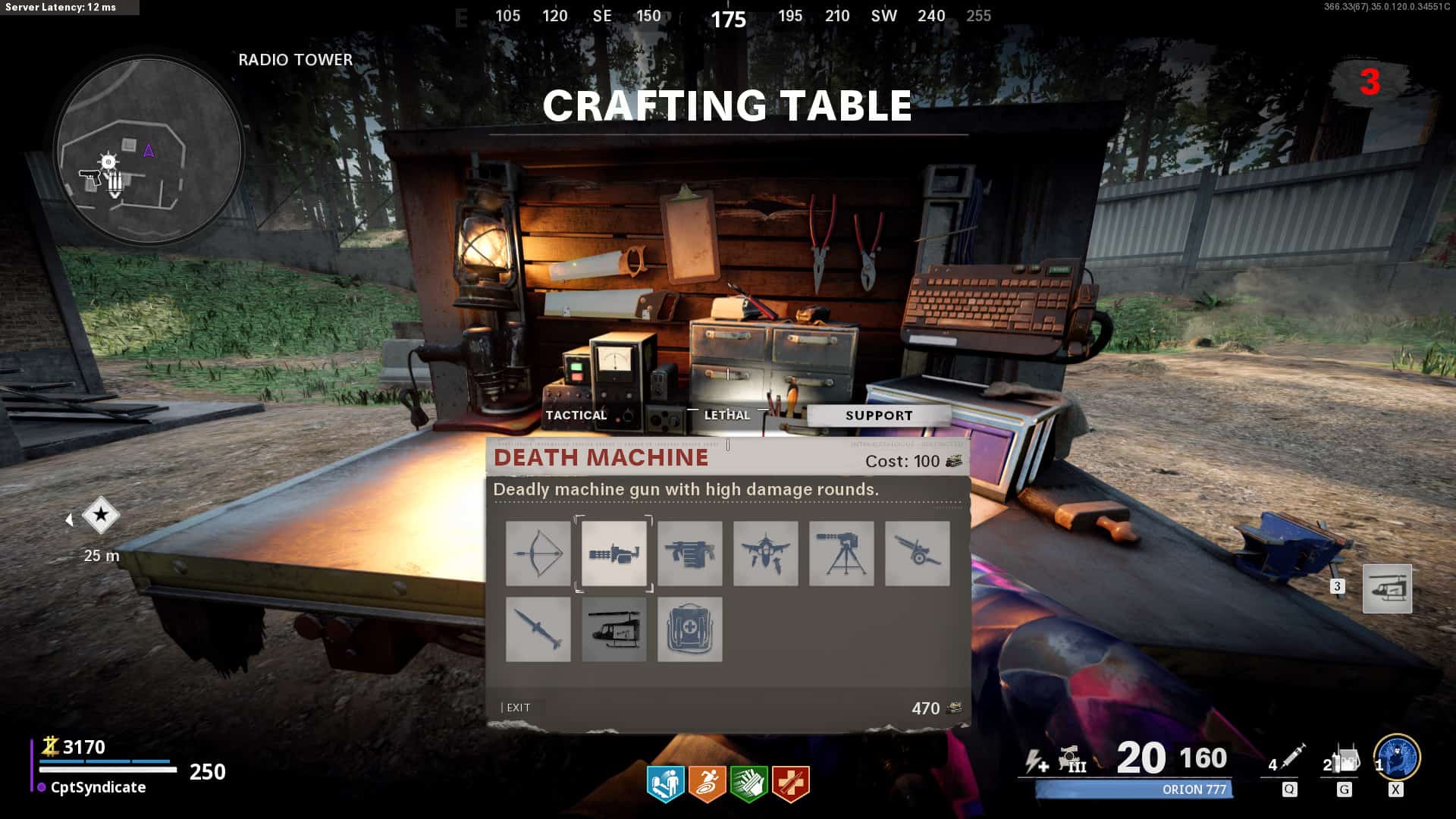Viewport: 1456px width, 819px height.
Task: Click the red cross perk icon
Action: pos(791,783)
